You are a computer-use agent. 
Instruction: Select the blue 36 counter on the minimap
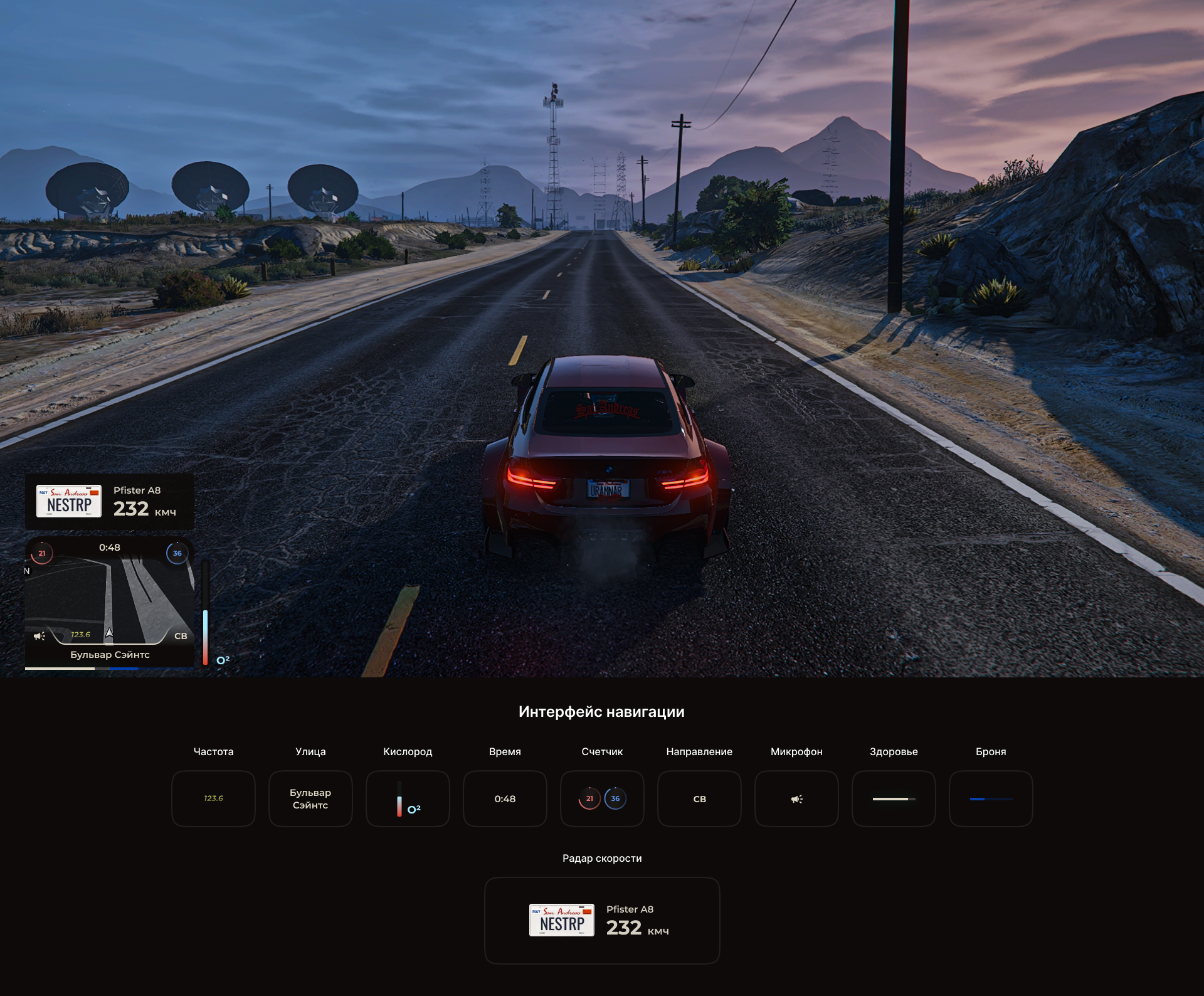coord(177,553)
